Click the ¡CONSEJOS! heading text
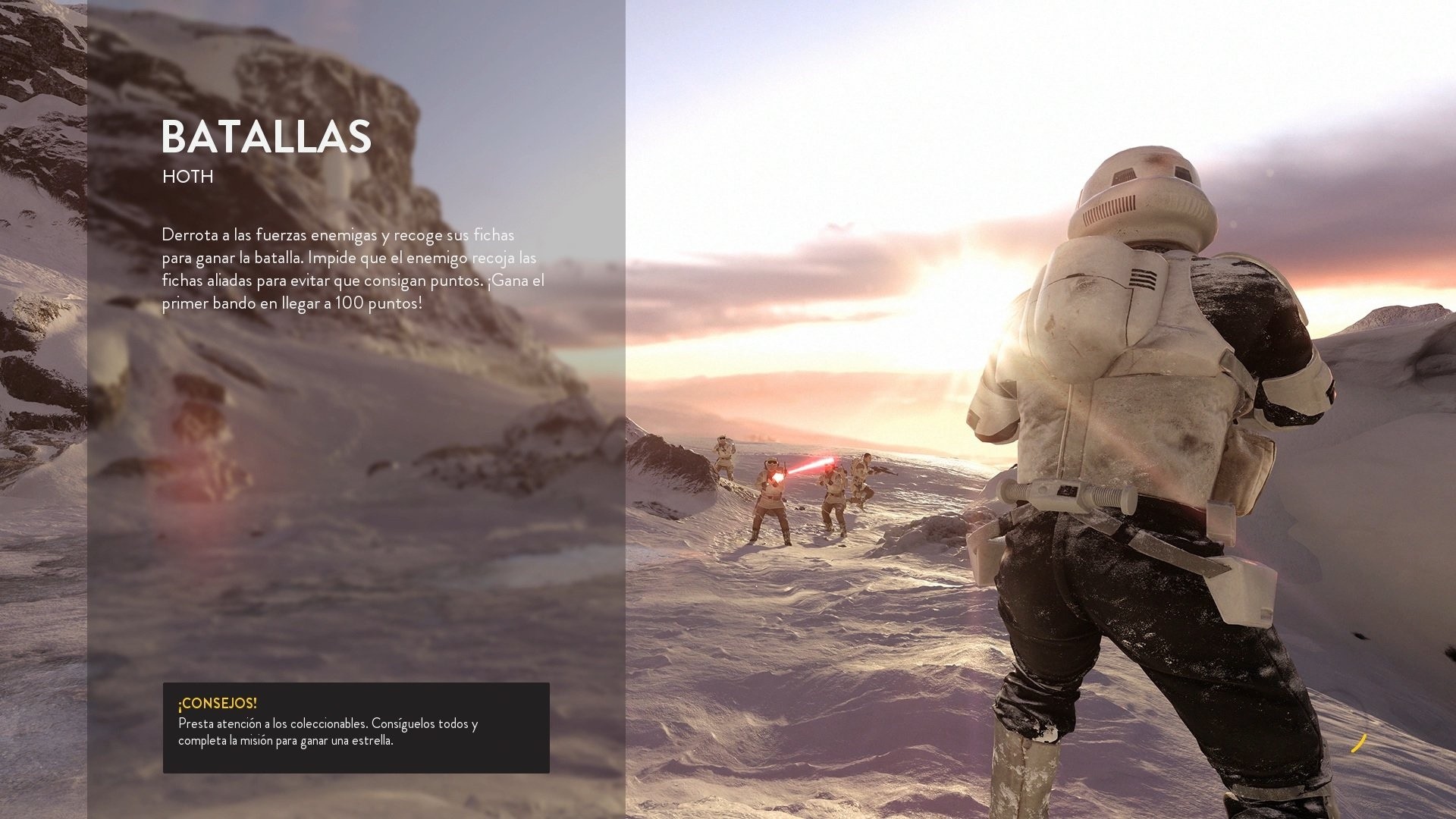The height and width of the screenshot is (819, 1456). (x=218, y=703)
